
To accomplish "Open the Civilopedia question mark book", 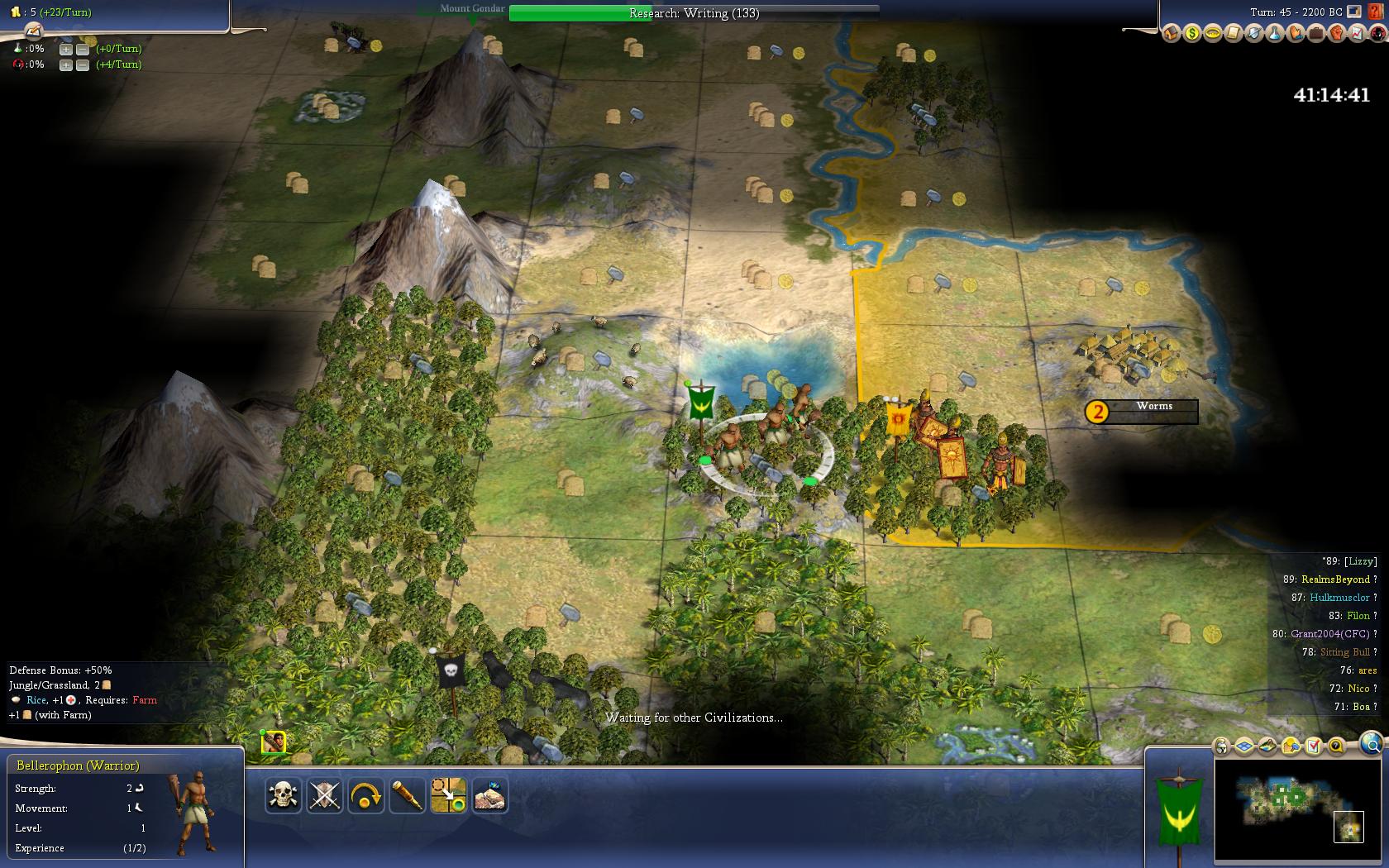I will coord(1376,12).
